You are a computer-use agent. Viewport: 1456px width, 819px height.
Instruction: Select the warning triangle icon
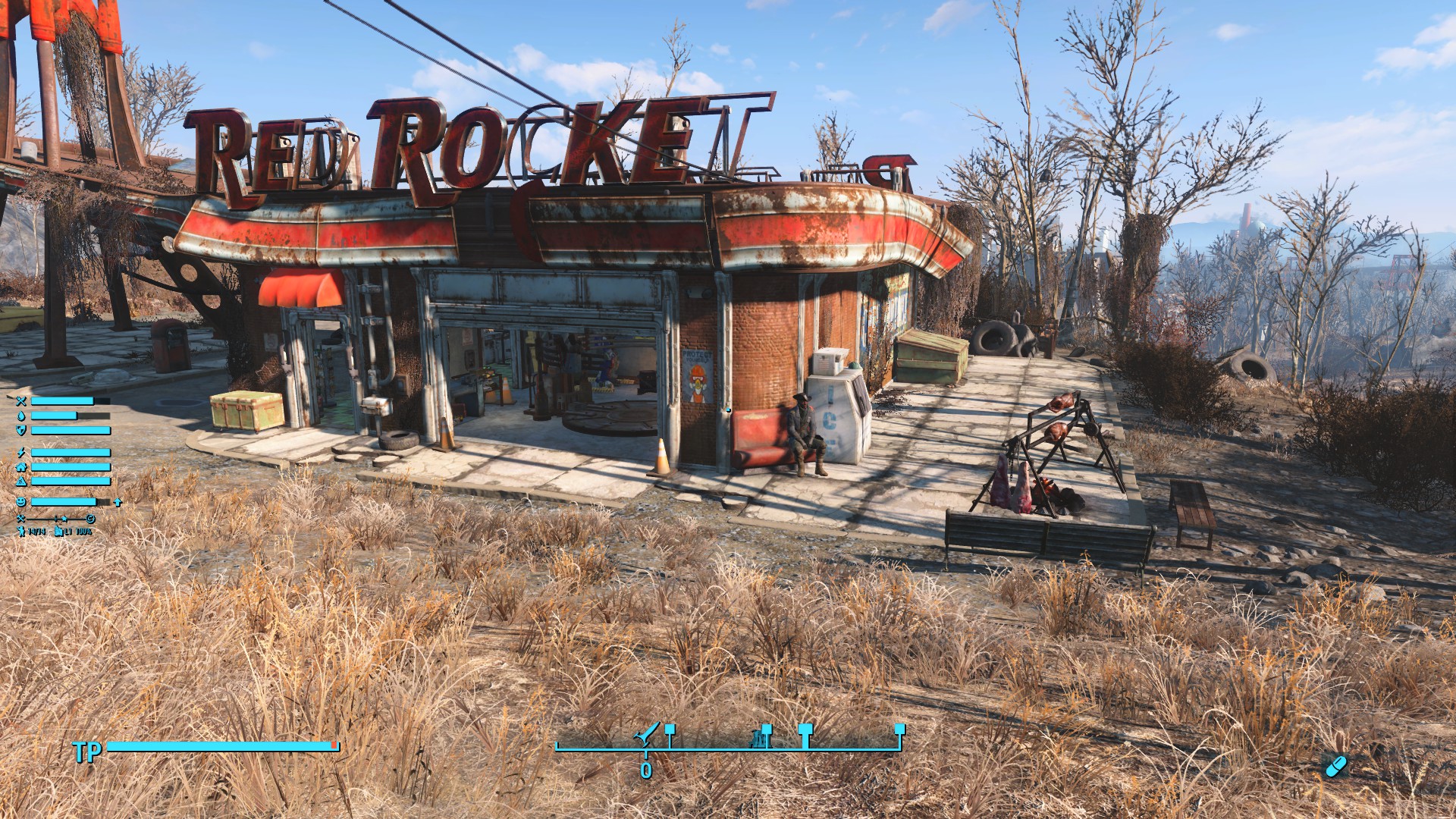coord(21,482)
